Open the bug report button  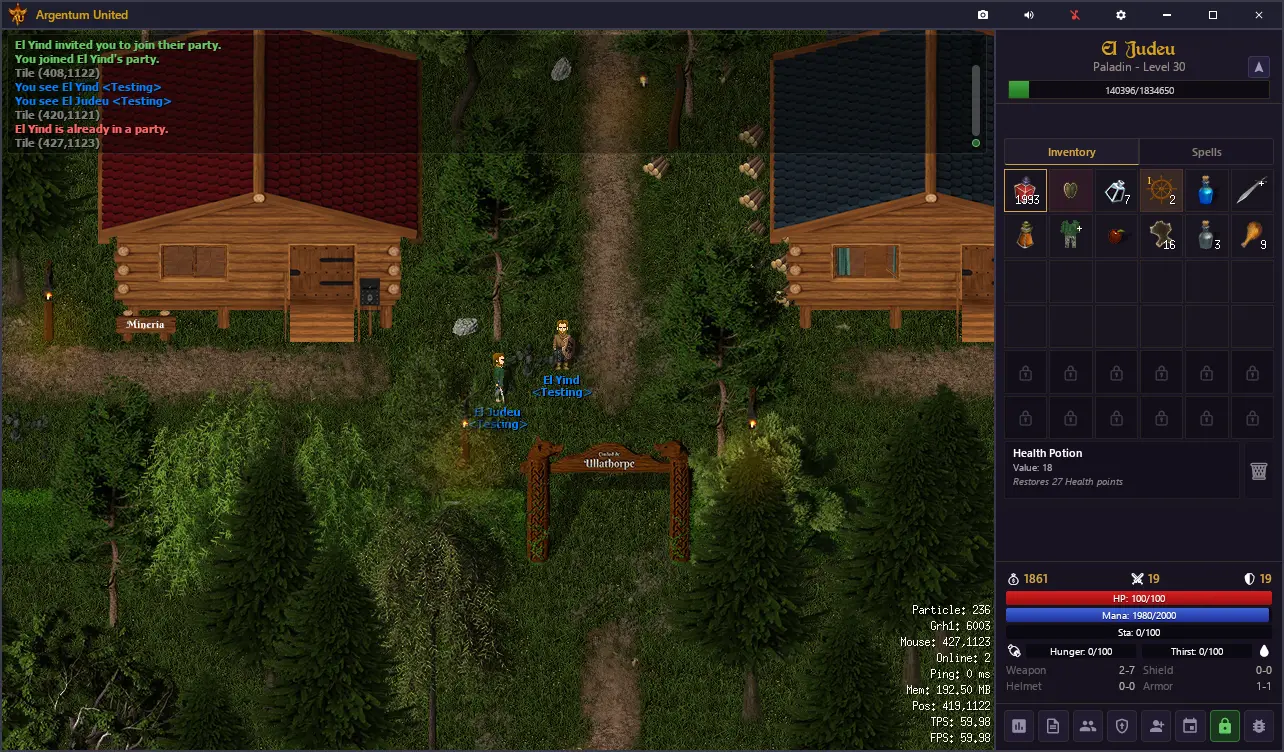(x=1259, y=726)
